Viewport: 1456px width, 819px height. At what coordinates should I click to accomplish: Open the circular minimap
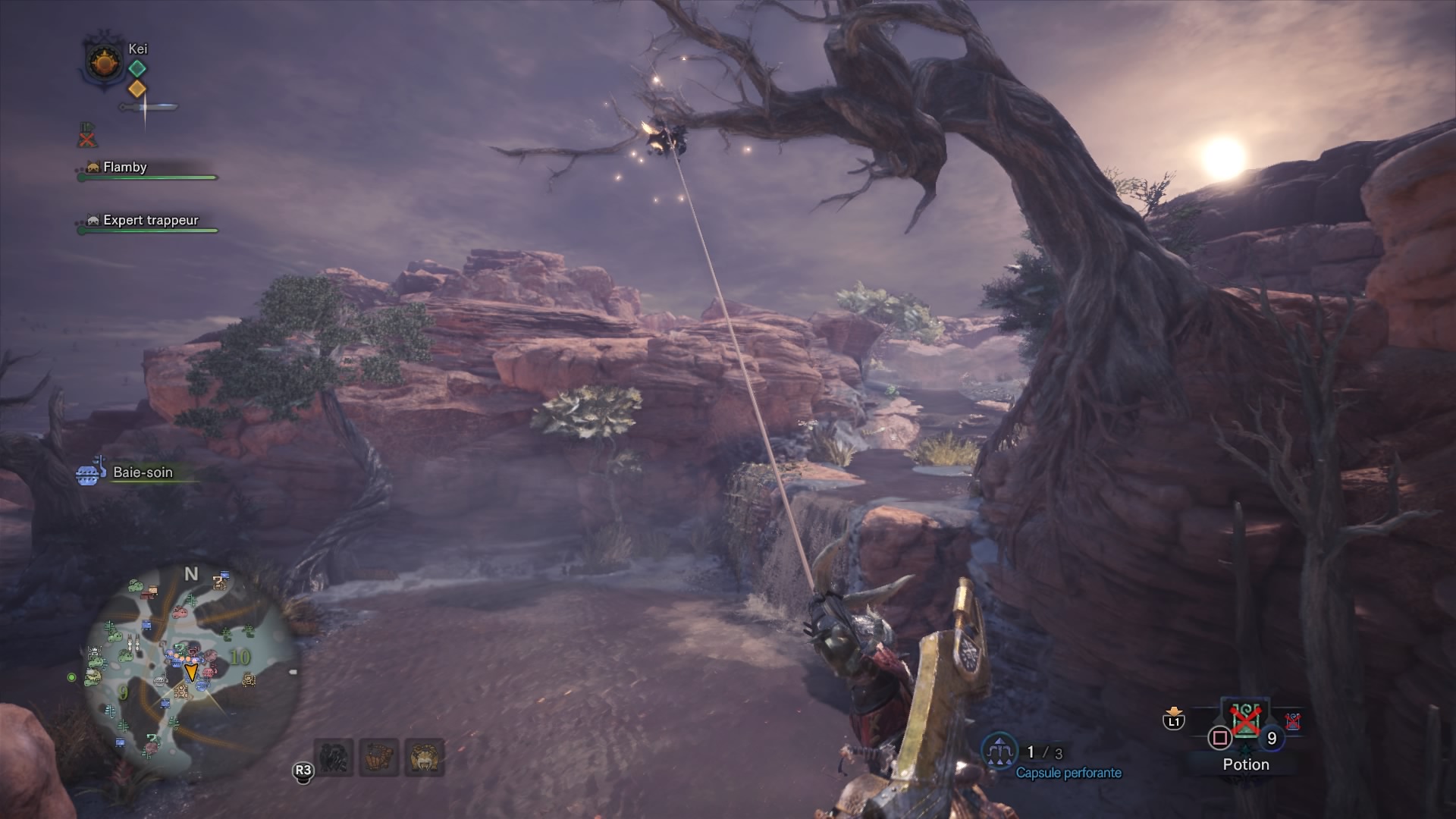190,666
